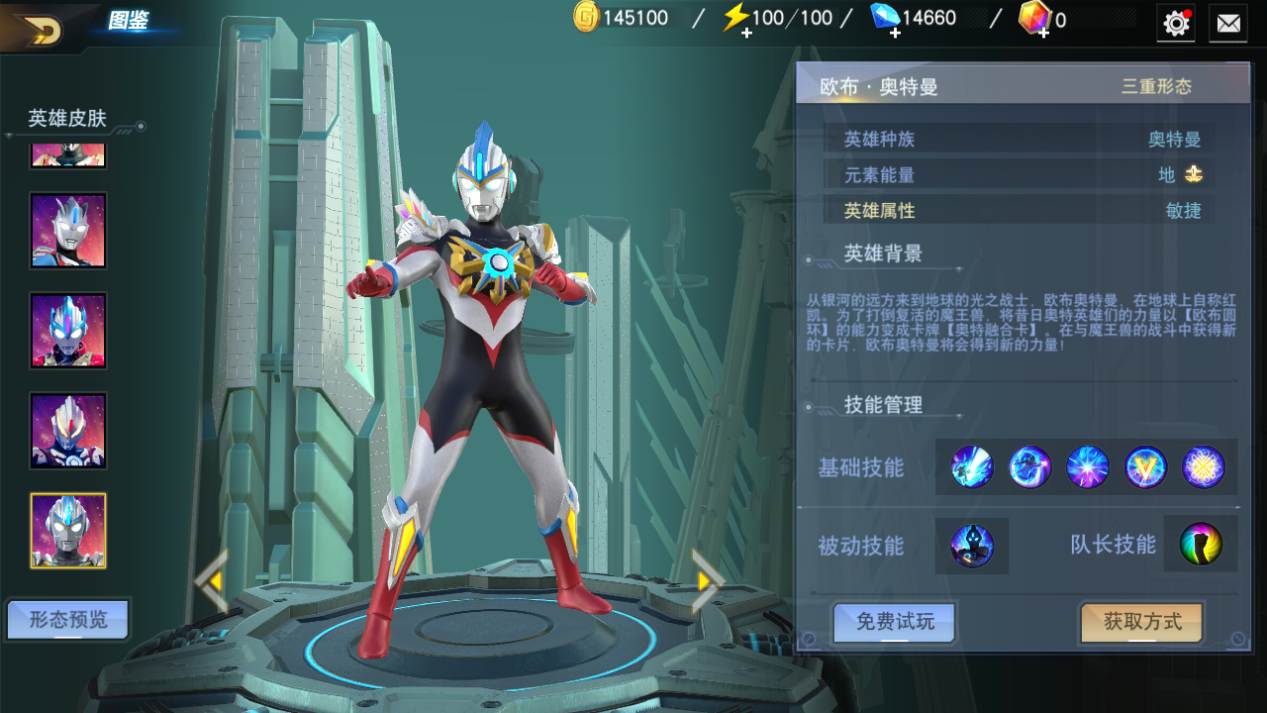Inspect the gold V emblem basic skill

[1146, 467]
